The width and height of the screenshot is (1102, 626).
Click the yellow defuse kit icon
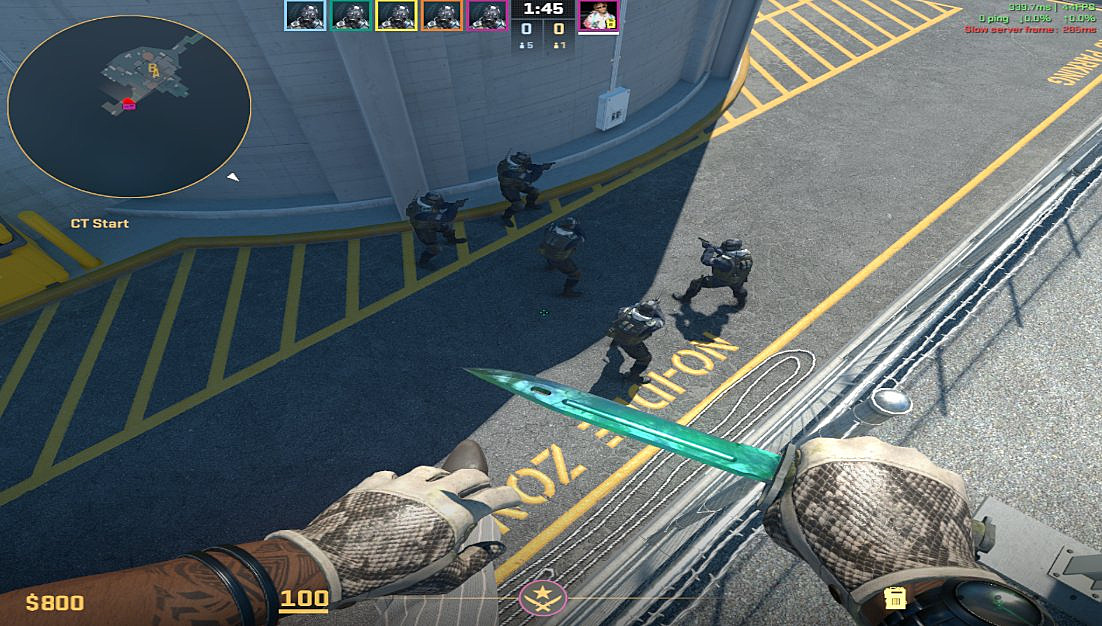tap(895, 598)
